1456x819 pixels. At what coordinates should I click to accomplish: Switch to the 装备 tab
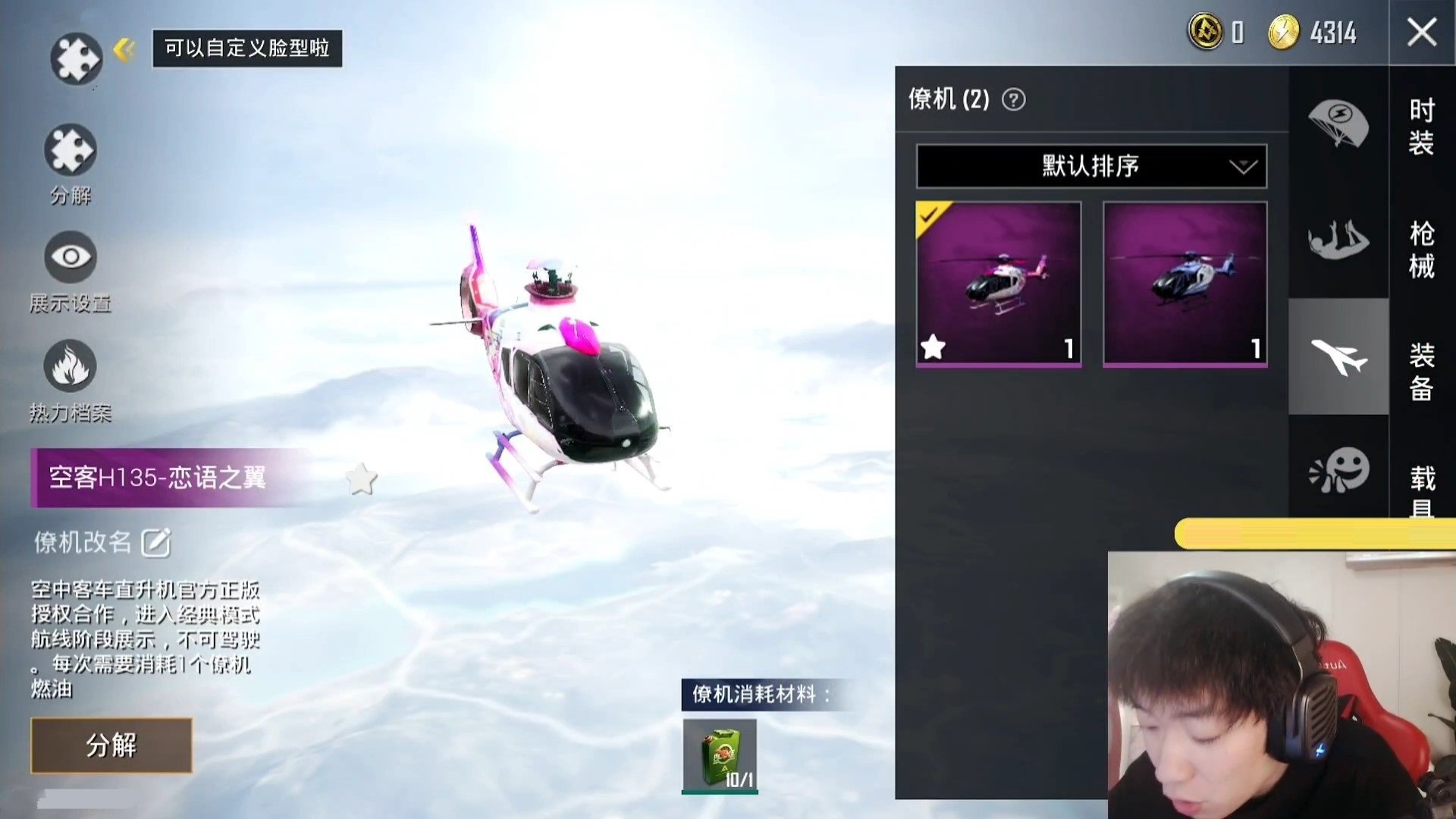pos(1421,372)
